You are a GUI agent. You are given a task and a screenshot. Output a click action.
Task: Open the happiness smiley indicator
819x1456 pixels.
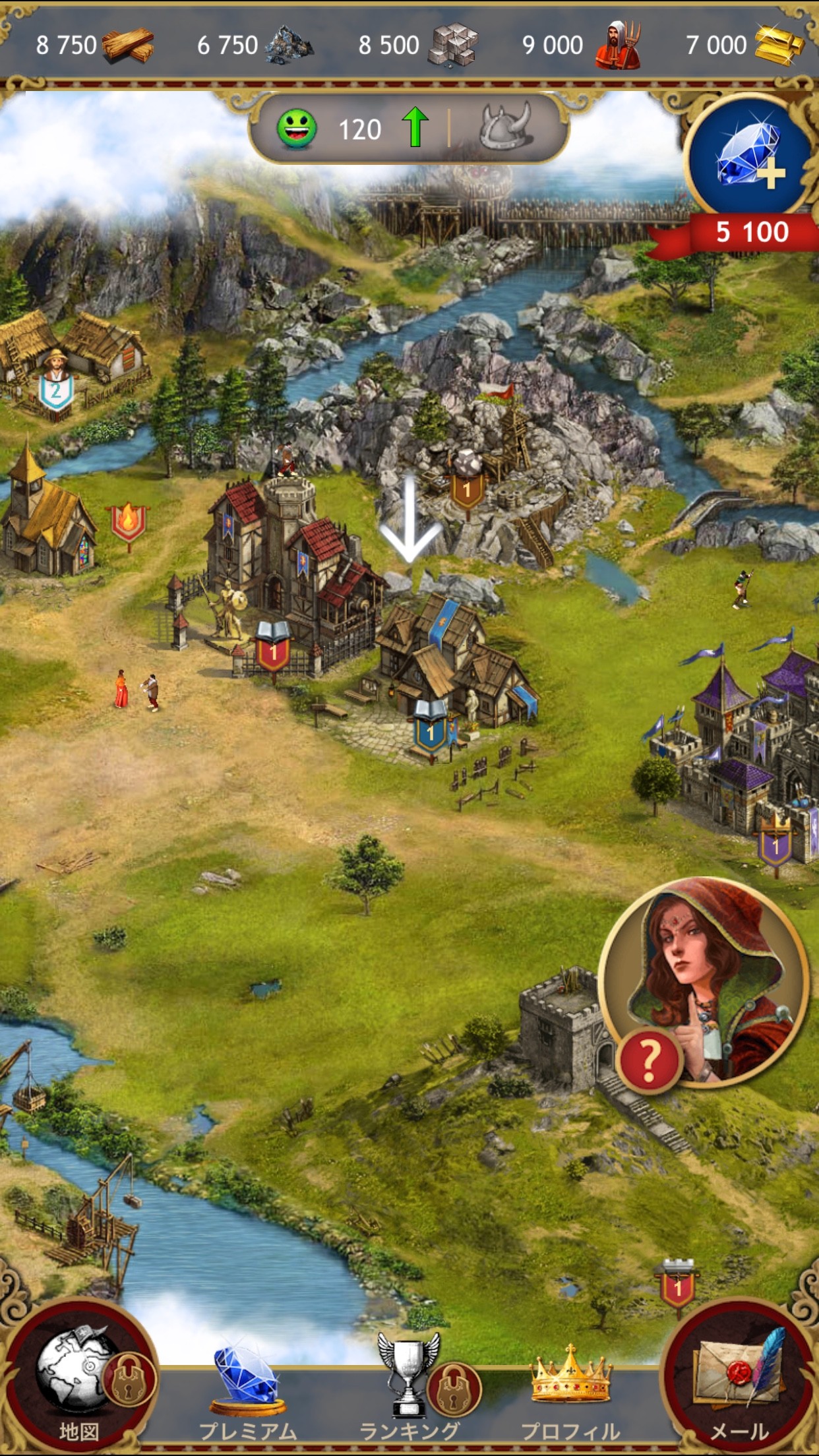coord(297,129)
